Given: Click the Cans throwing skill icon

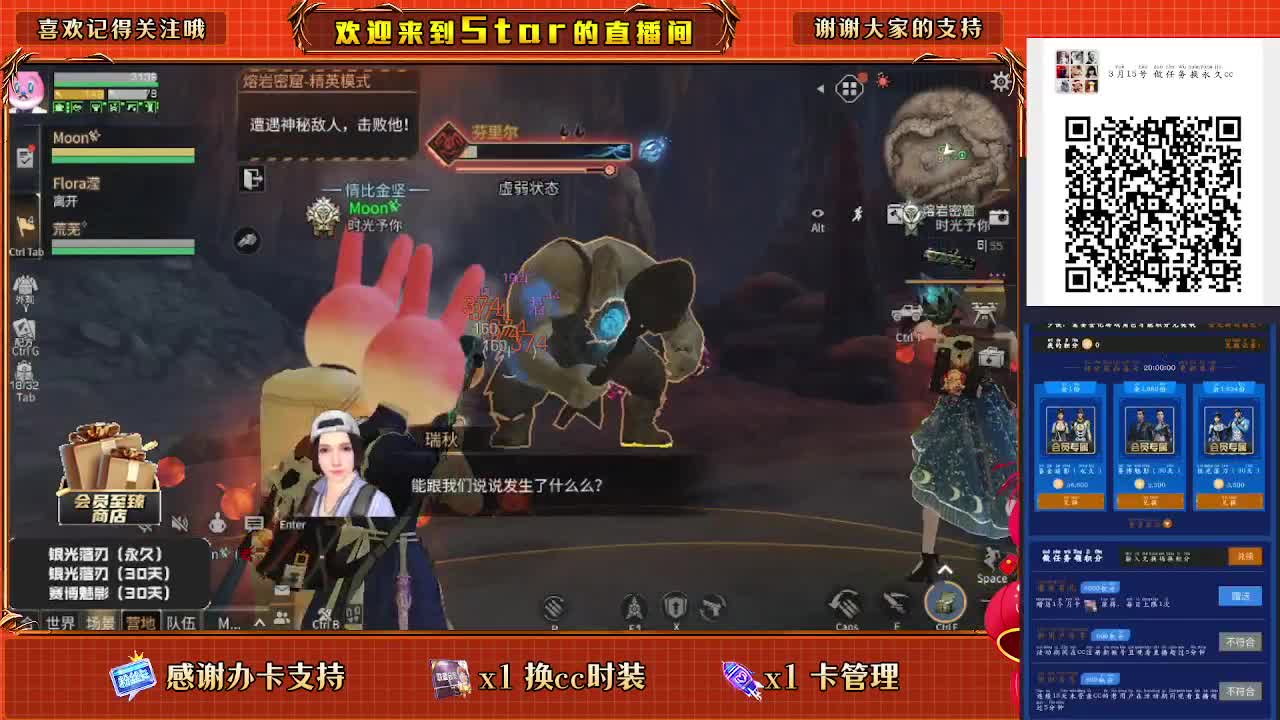Looking at the screenshot, I should (846, 603).
